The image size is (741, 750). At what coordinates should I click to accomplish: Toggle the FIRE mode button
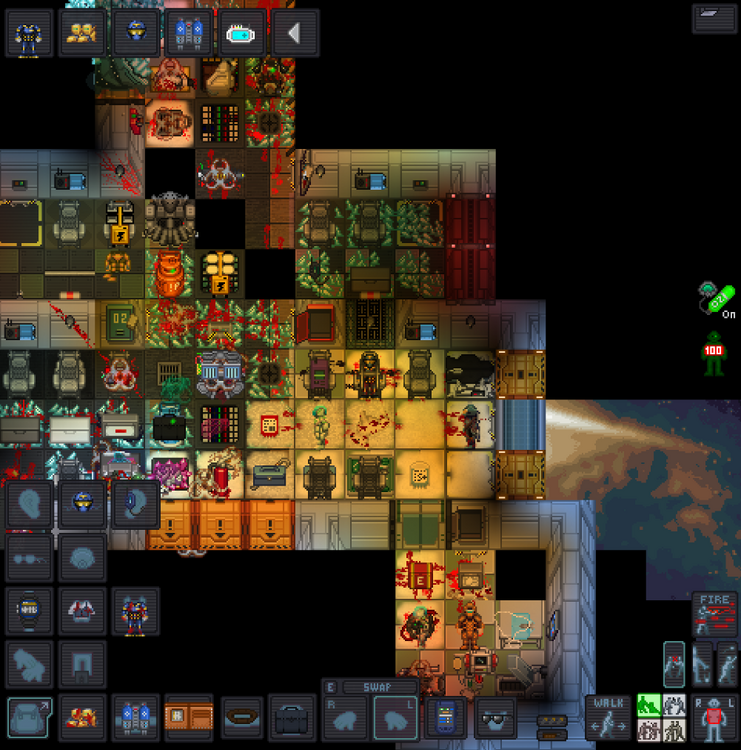[714, 613]
